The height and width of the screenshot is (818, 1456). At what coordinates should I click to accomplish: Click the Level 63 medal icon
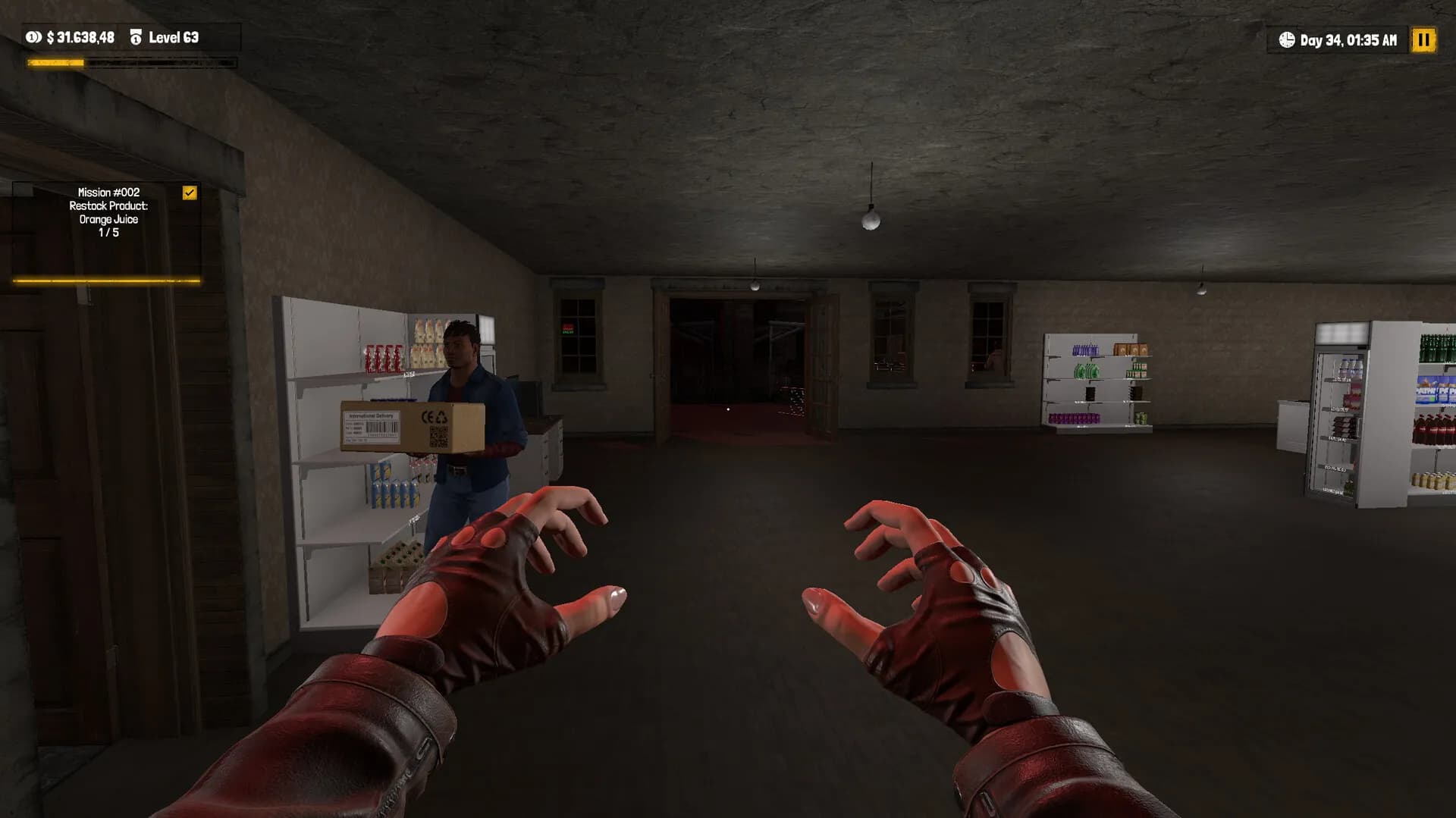click(136, 36)
